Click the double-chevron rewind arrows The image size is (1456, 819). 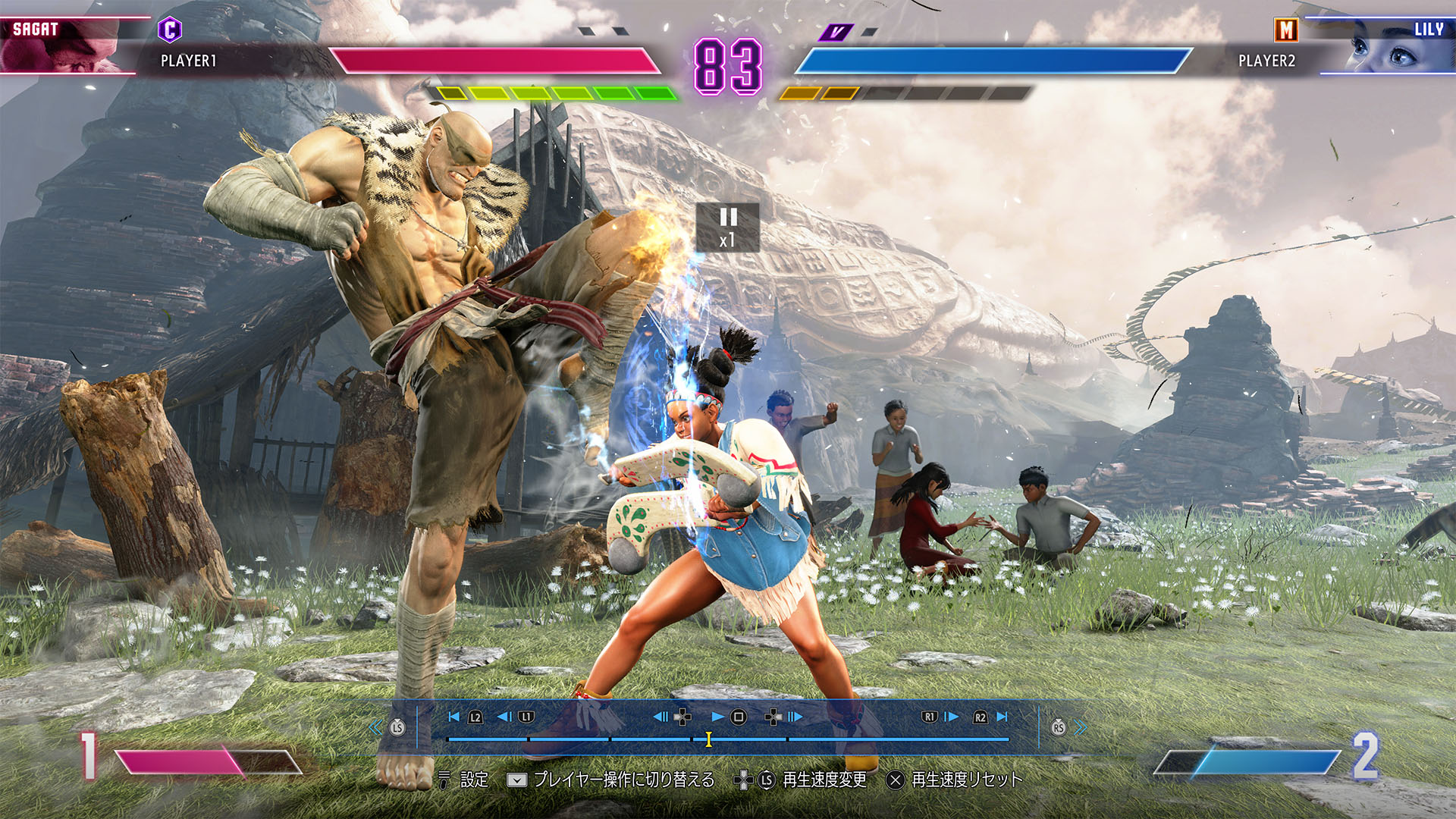375,728
